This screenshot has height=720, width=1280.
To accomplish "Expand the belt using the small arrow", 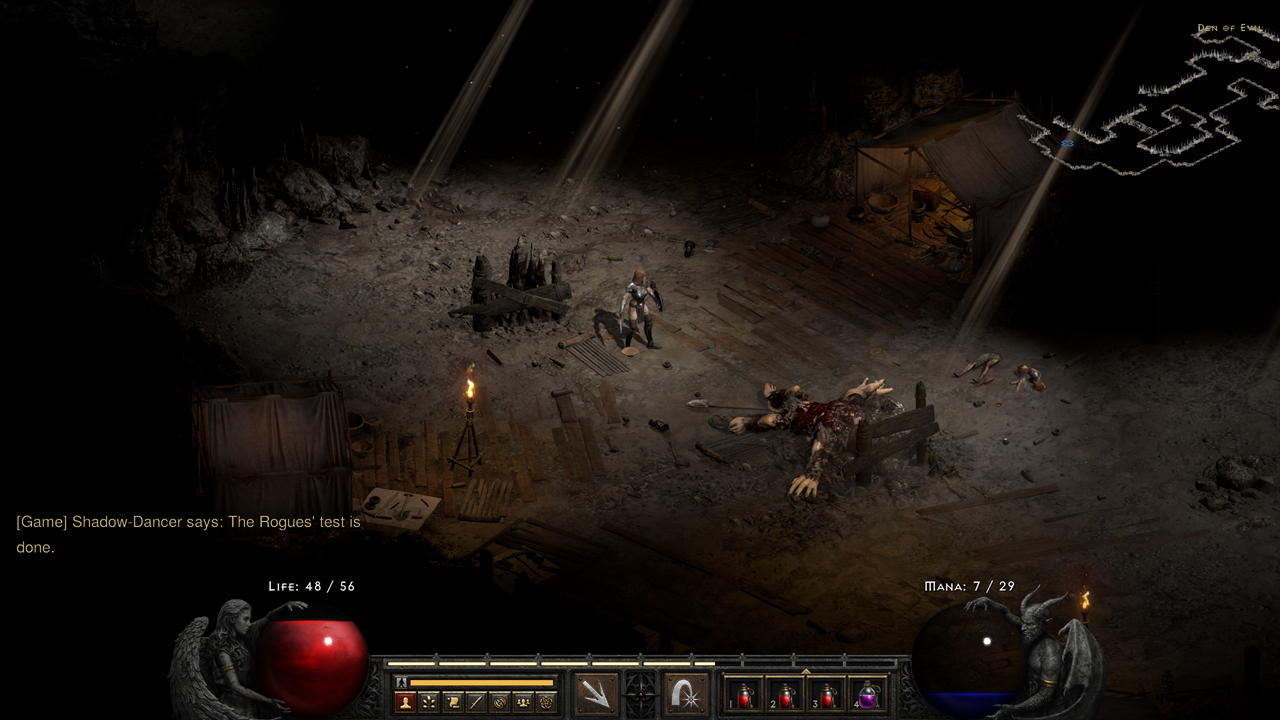I will (x=805, y=671).
